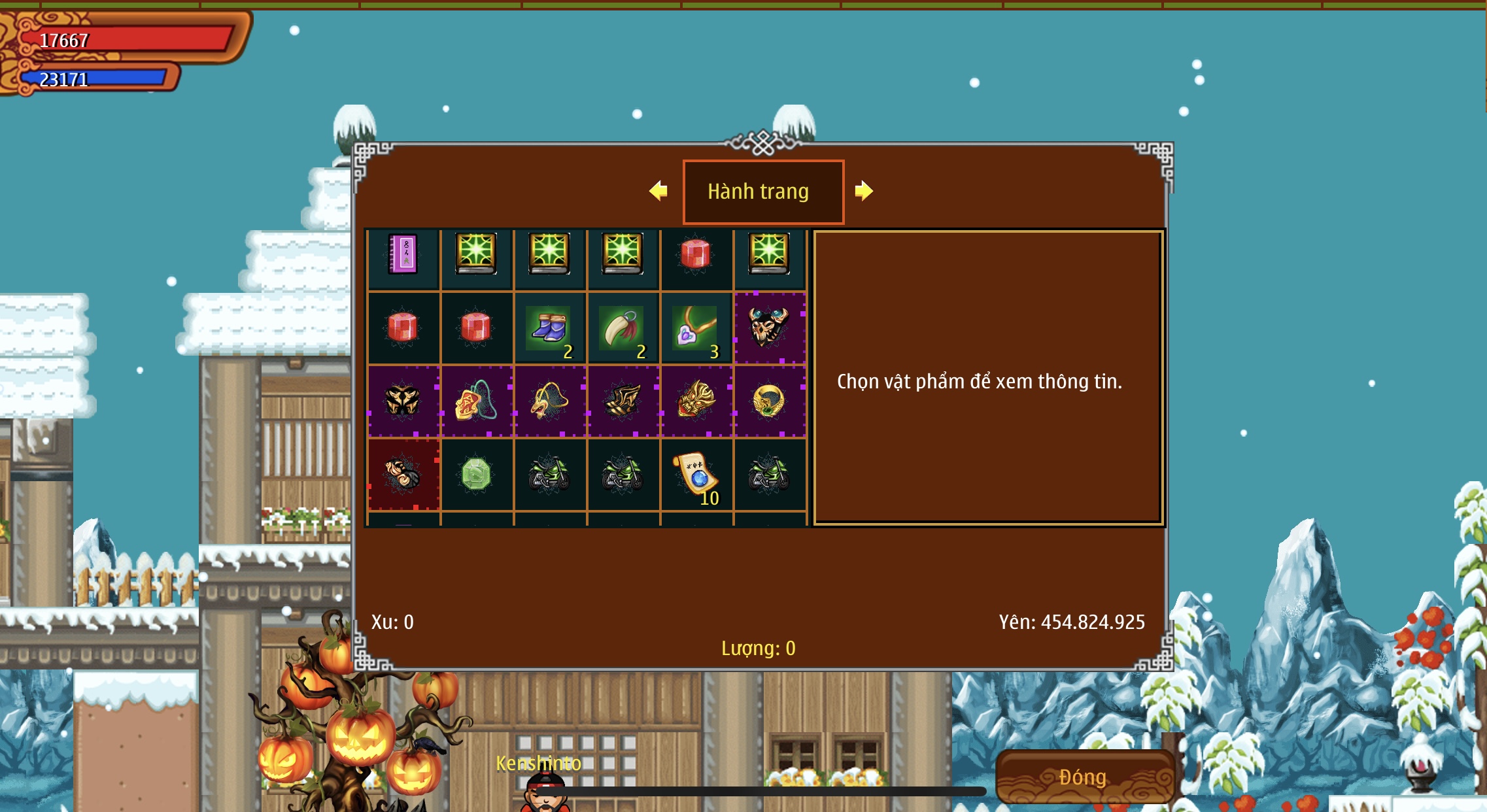Go to the next tab with the right arrow
The image size is (1487, 812).
click(x=864, y=191)
